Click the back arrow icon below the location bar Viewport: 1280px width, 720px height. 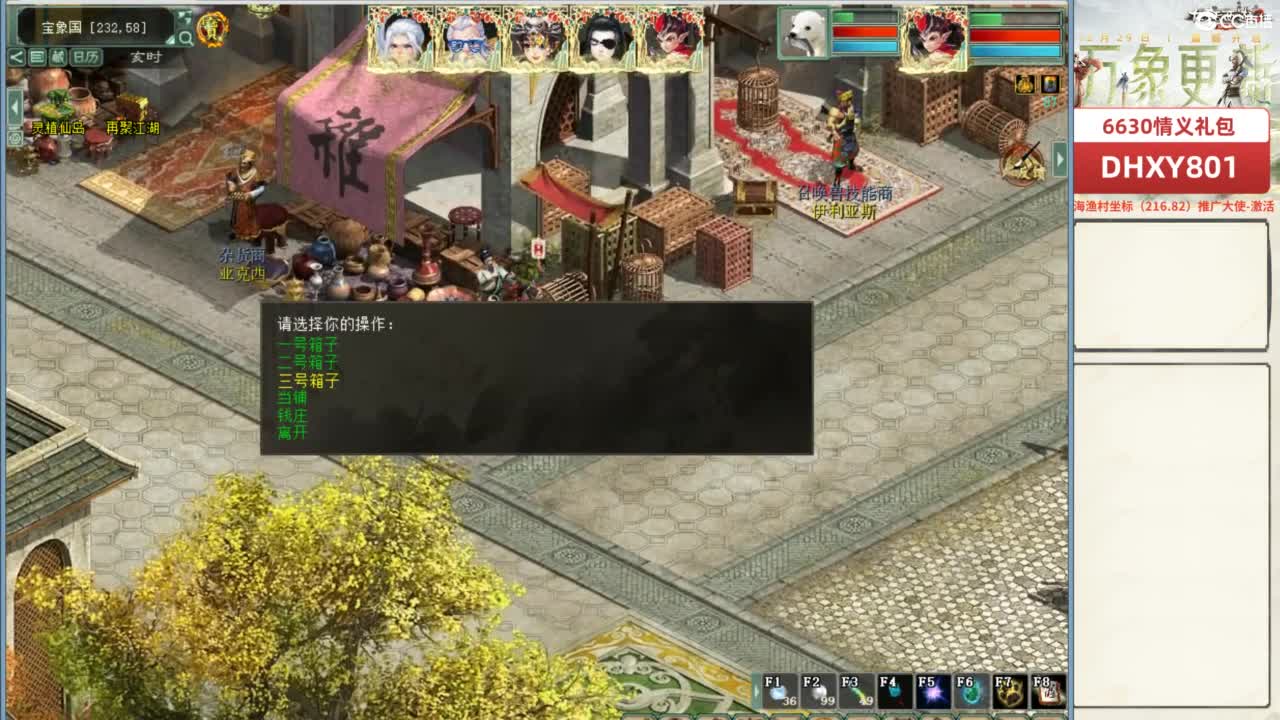point(16,55)
